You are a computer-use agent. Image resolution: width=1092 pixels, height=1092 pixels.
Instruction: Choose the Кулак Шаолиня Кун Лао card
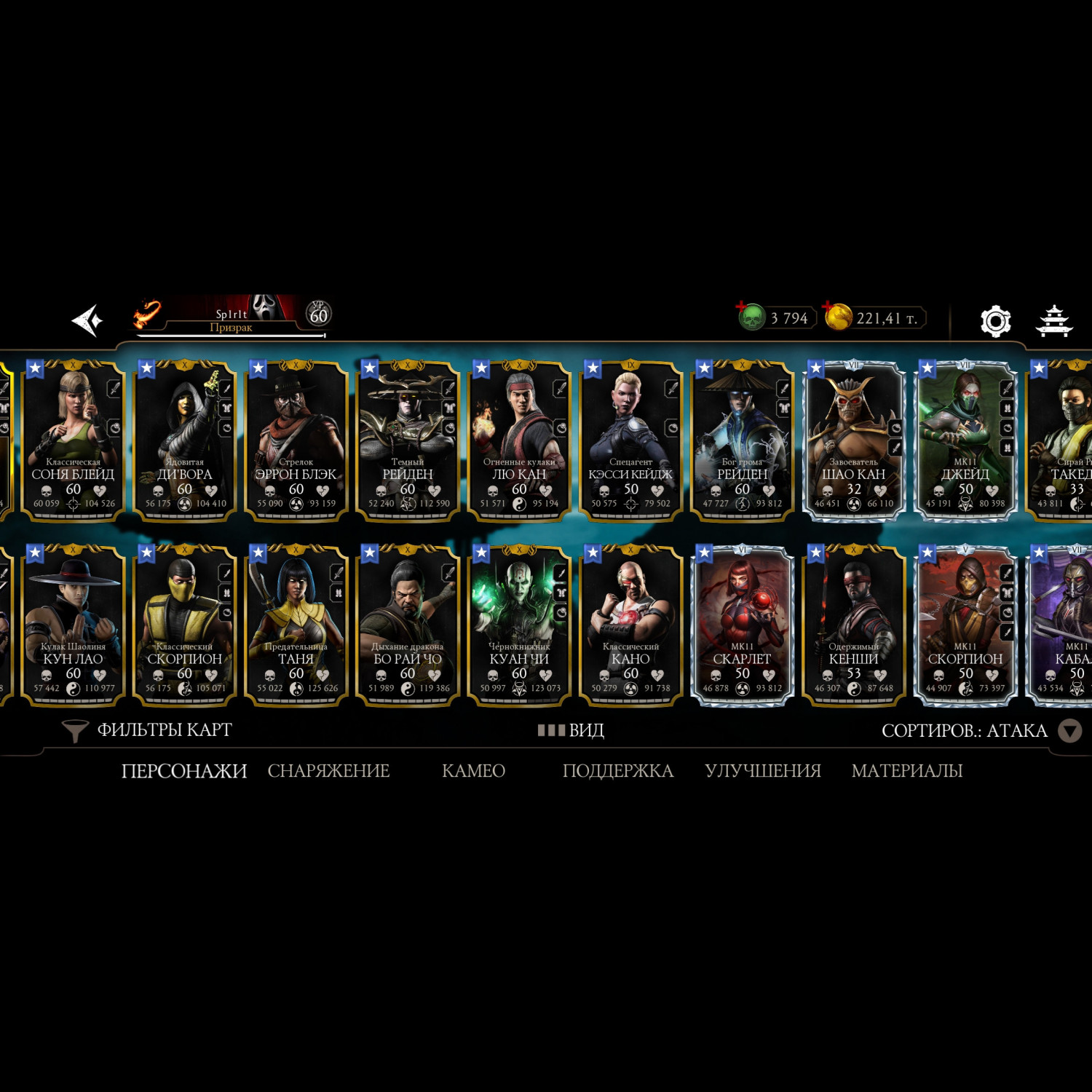pos(73,625)
